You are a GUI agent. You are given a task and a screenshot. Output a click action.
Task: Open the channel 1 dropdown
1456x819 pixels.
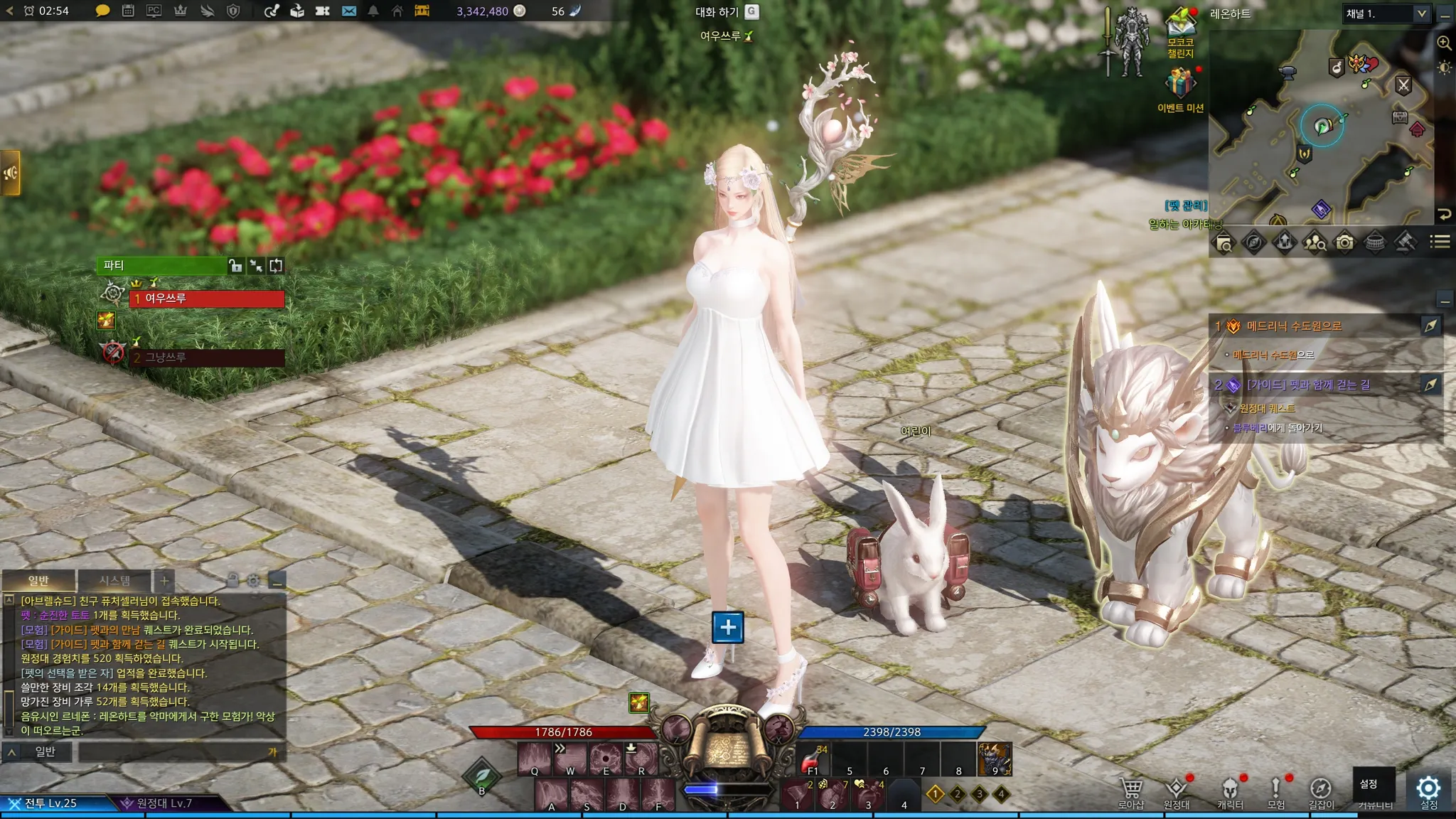tap(1386, 14)
